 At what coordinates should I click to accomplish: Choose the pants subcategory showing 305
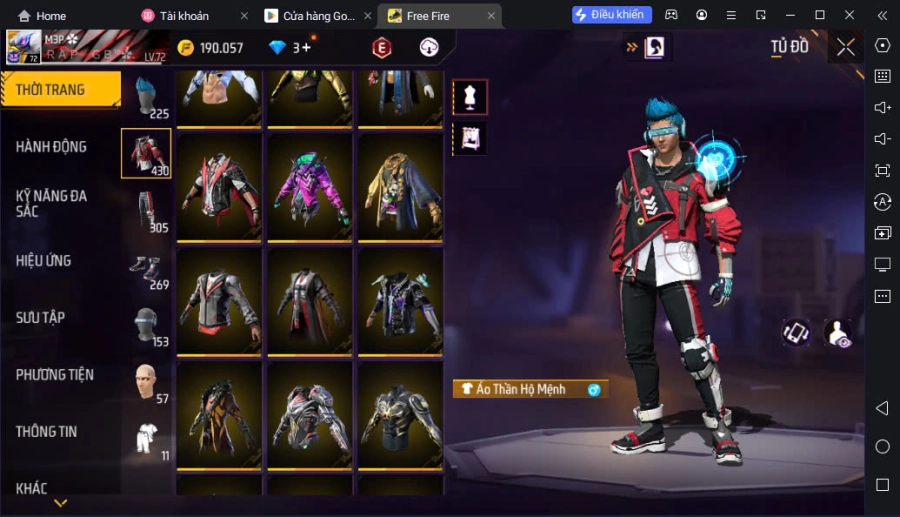146,210
